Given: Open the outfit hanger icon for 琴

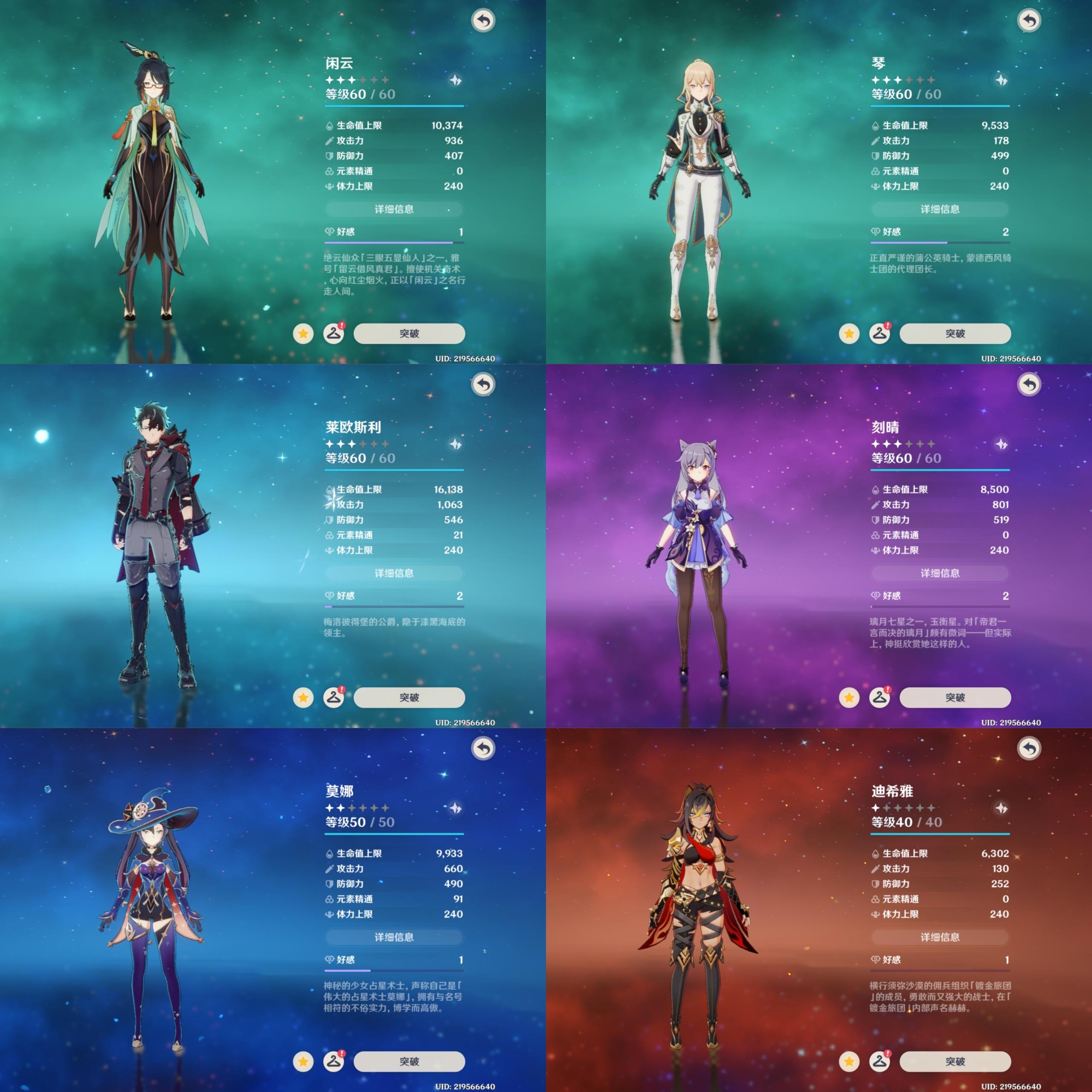Looking at the screenshot, I should point(880,334).
